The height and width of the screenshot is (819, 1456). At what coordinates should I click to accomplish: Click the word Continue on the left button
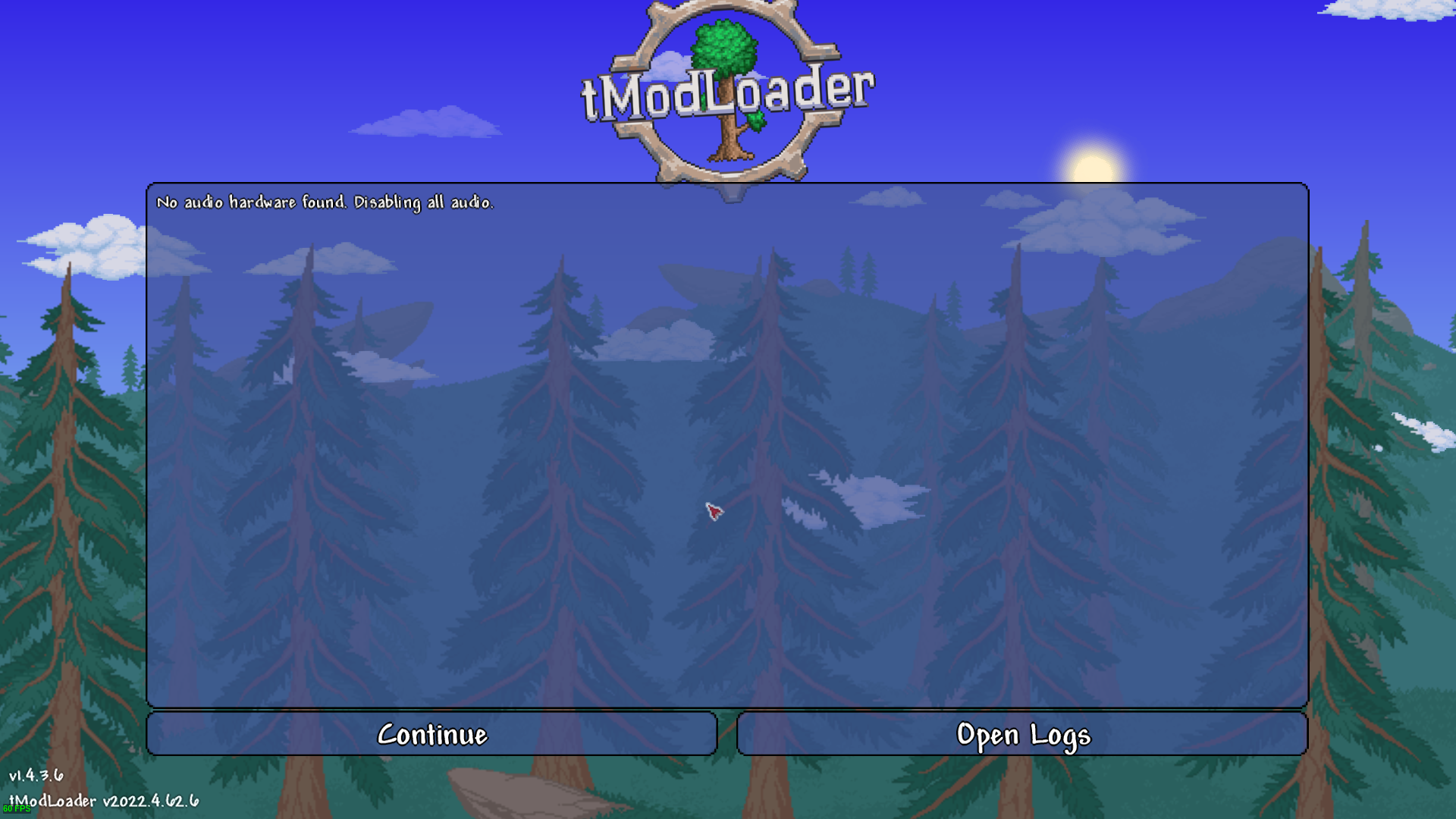coord(434,734)
